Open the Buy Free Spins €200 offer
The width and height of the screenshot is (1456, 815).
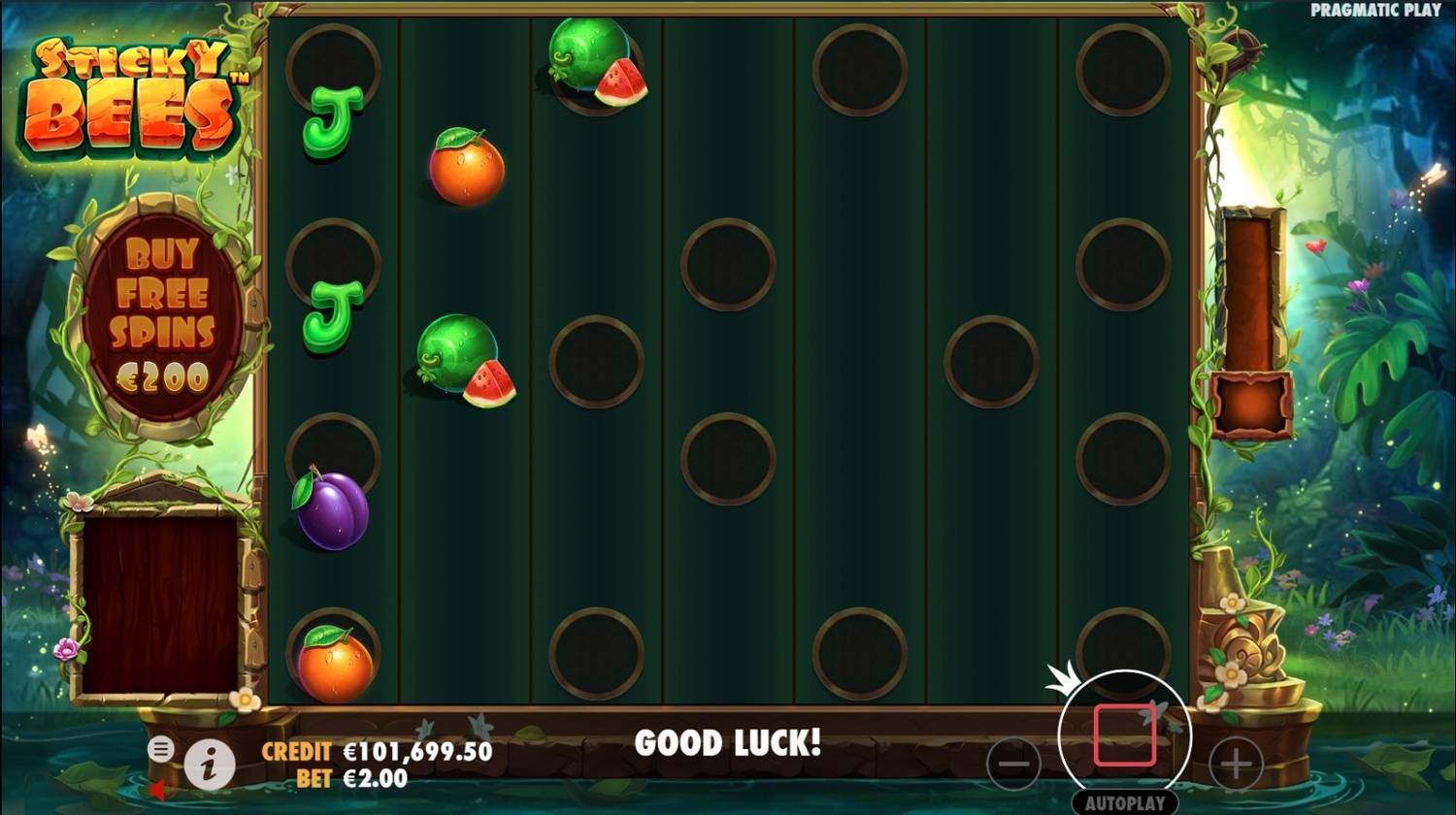coord(162,313)
